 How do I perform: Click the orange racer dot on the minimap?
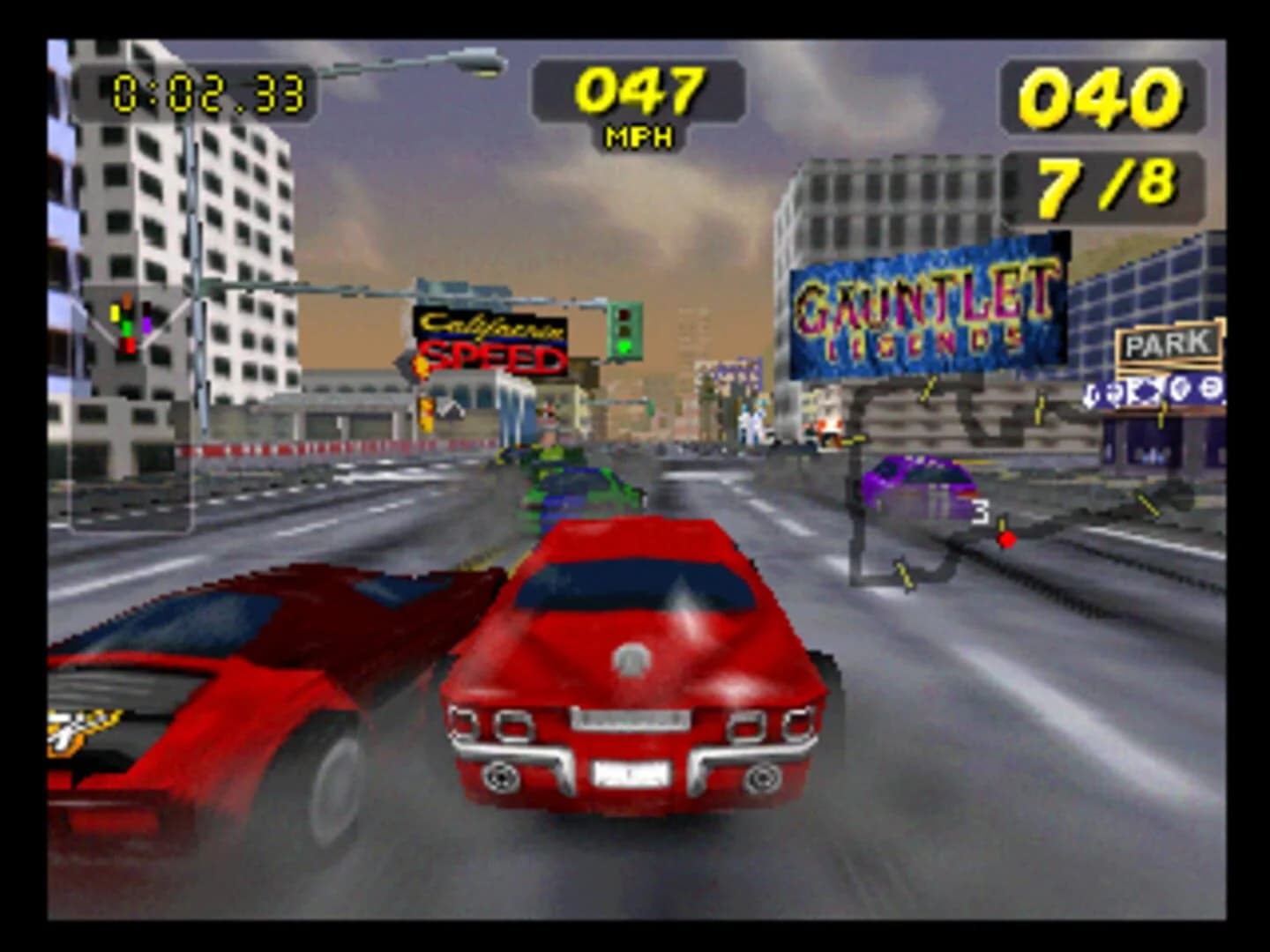coord(127,300)
